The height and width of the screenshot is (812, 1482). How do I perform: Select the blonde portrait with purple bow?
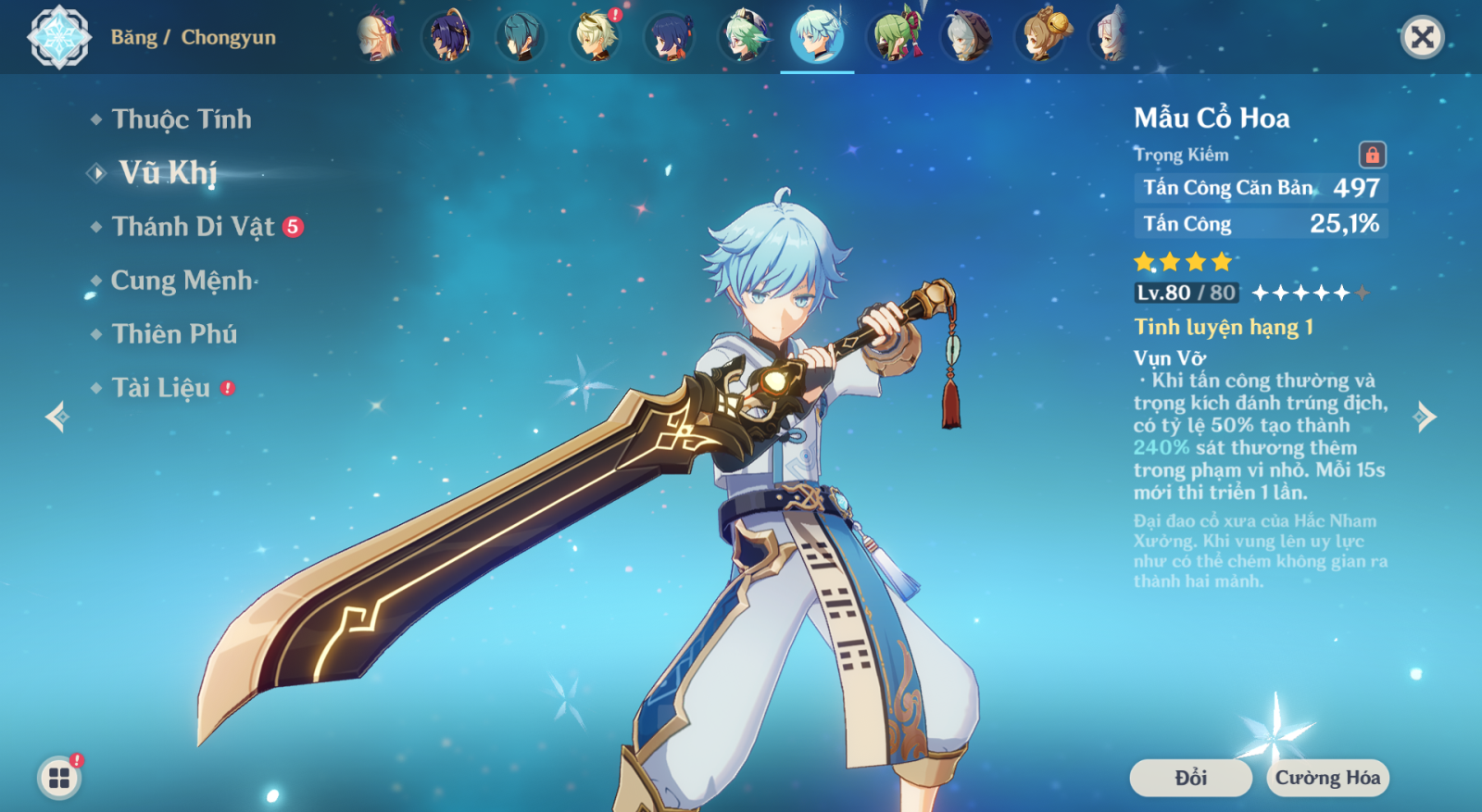pyautogui.click(x=378, y=37)
